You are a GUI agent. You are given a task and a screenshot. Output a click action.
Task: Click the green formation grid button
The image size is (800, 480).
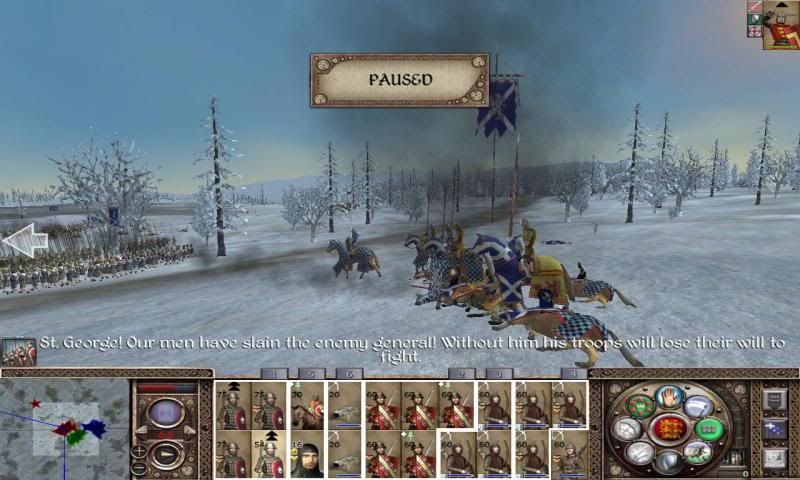[708, 429]
